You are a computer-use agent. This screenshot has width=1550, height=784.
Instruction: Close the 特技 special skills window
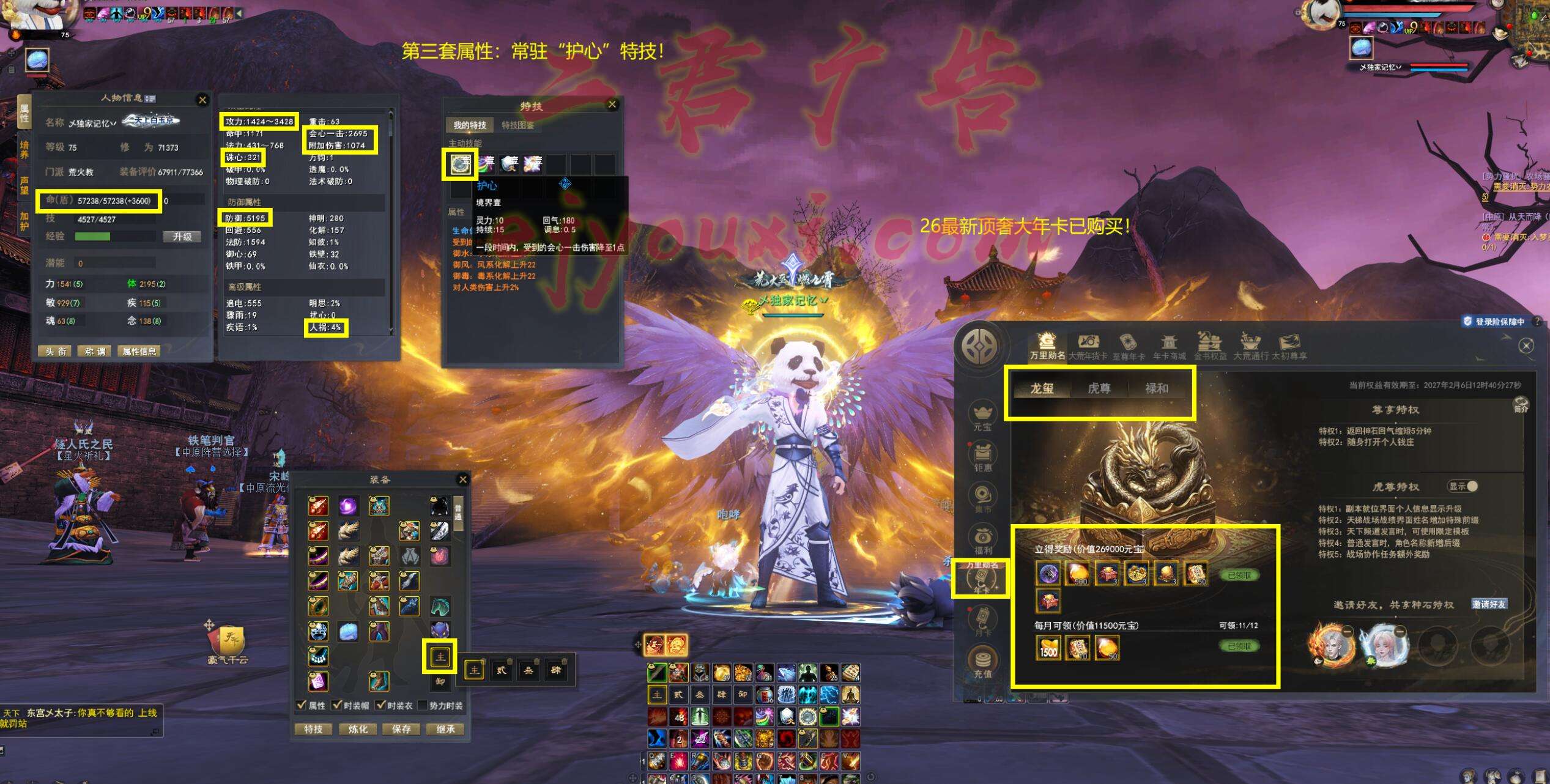pos(612,105)
